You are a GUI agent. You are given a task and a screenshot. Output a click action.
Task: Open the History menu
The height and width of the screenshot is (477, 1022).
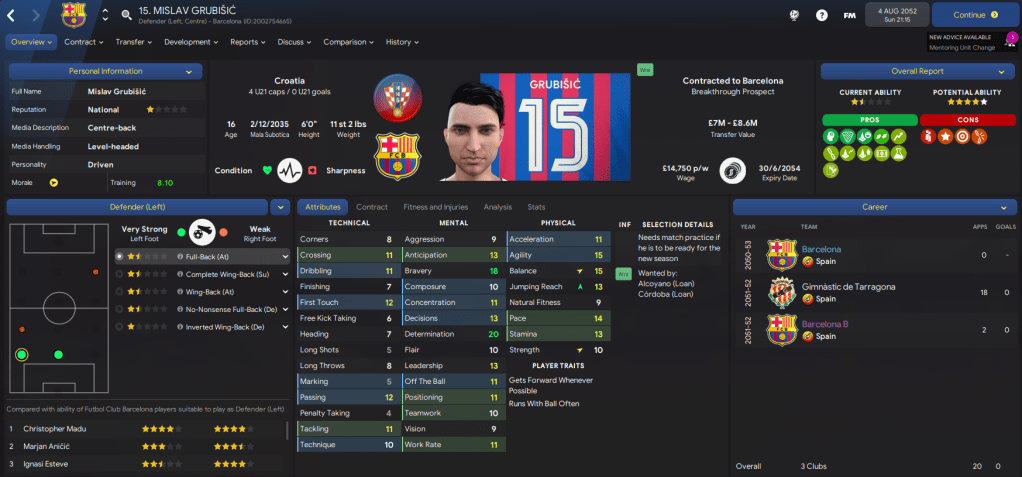point(401,42)
